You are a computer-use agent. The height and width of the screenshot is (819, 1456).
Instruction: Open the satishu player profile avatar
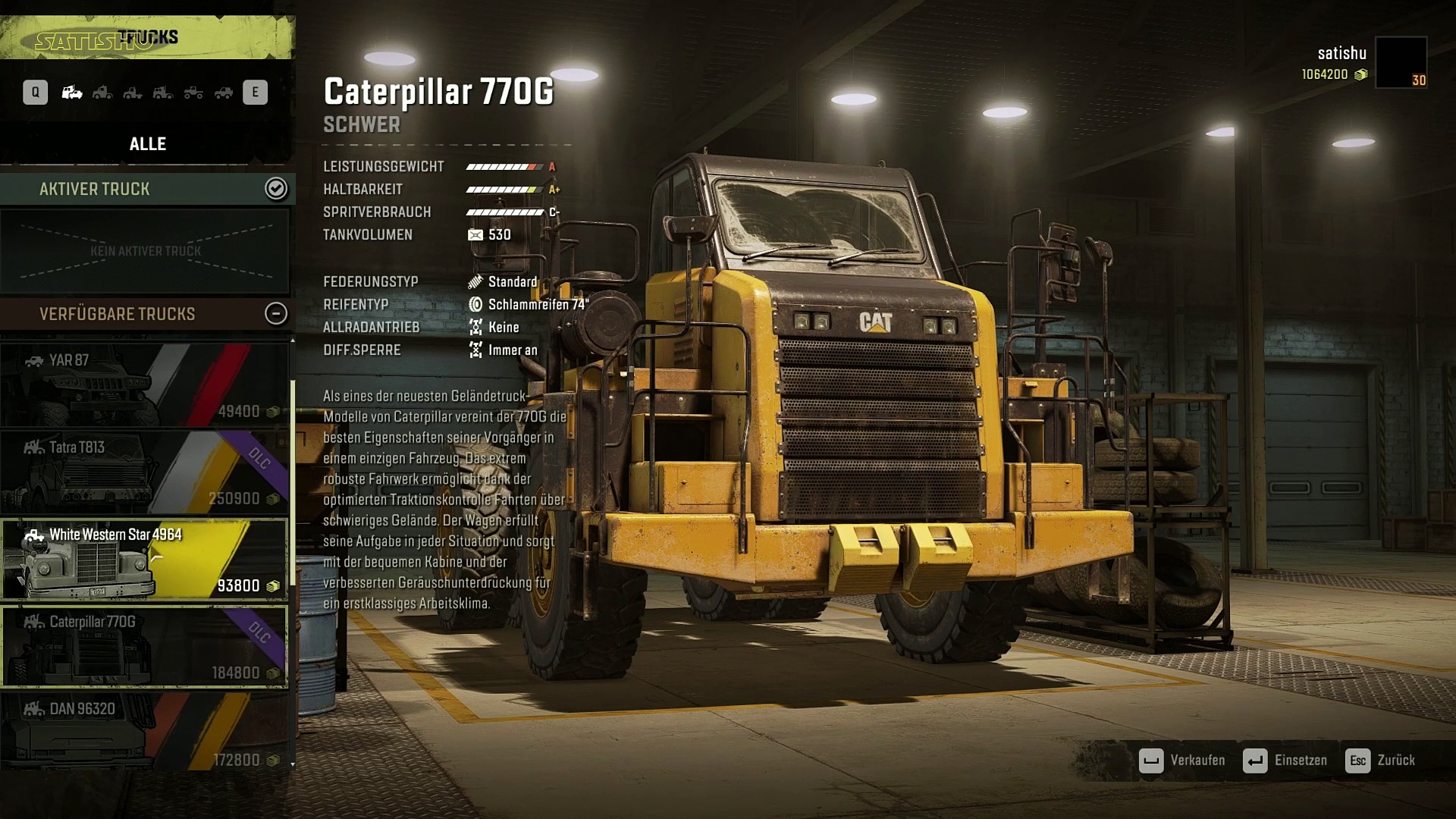1401,62
